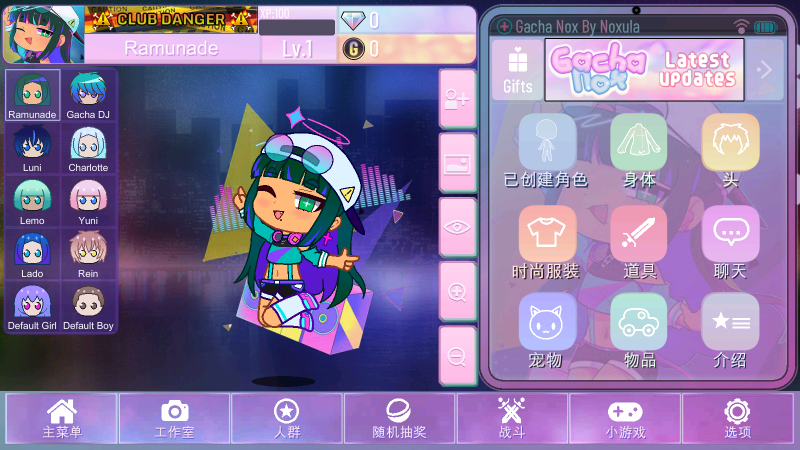This screenshot has height=450, width=800.
Task: Open the 主菜单 home menu
Action: tap(62, 418)
